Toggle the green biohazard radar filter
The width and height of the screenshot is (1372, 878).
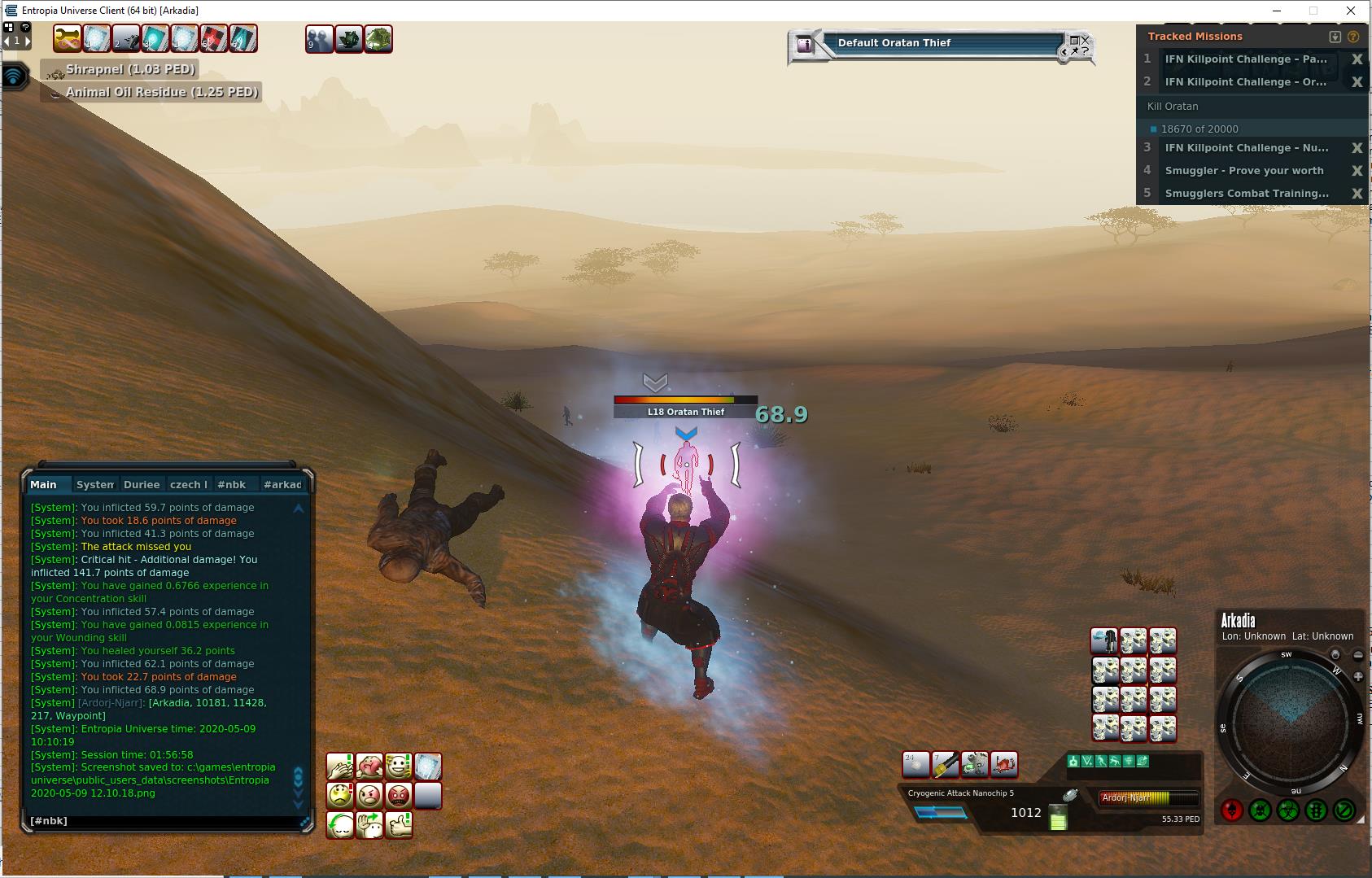tap(1287, 810)
